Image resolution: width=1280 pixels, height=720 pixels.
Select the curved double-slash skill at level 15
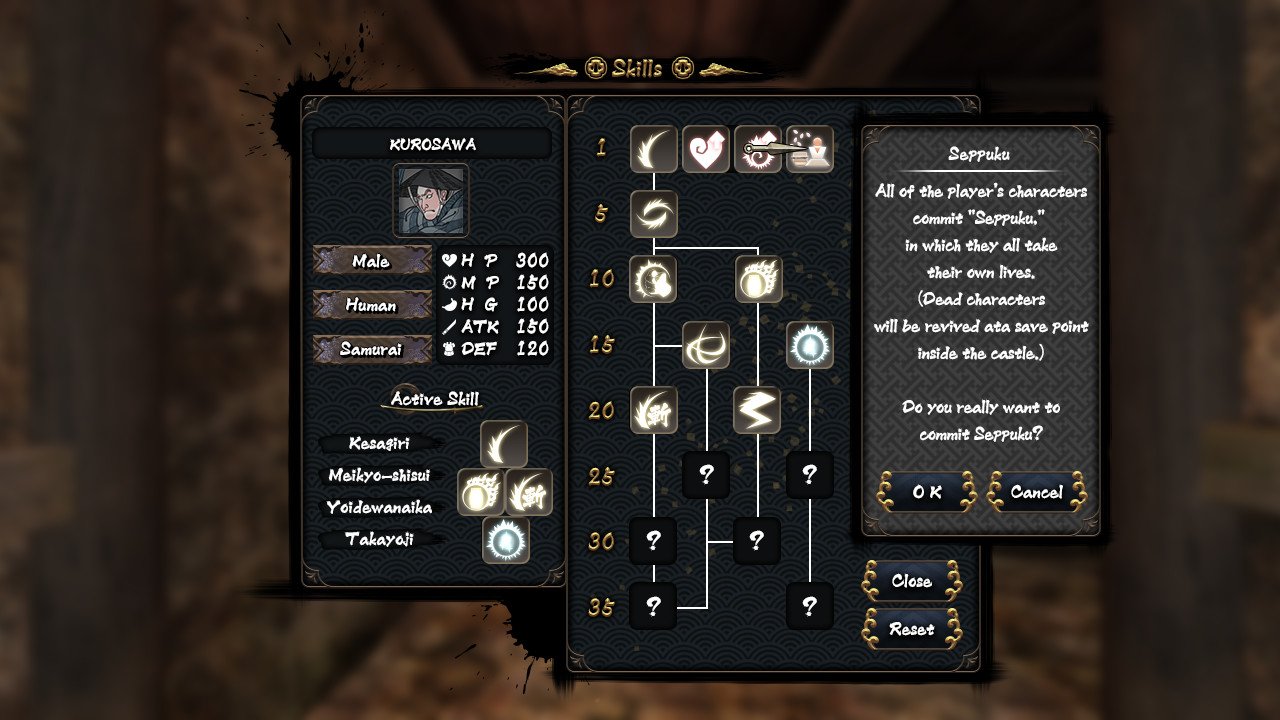click(706, 345)
